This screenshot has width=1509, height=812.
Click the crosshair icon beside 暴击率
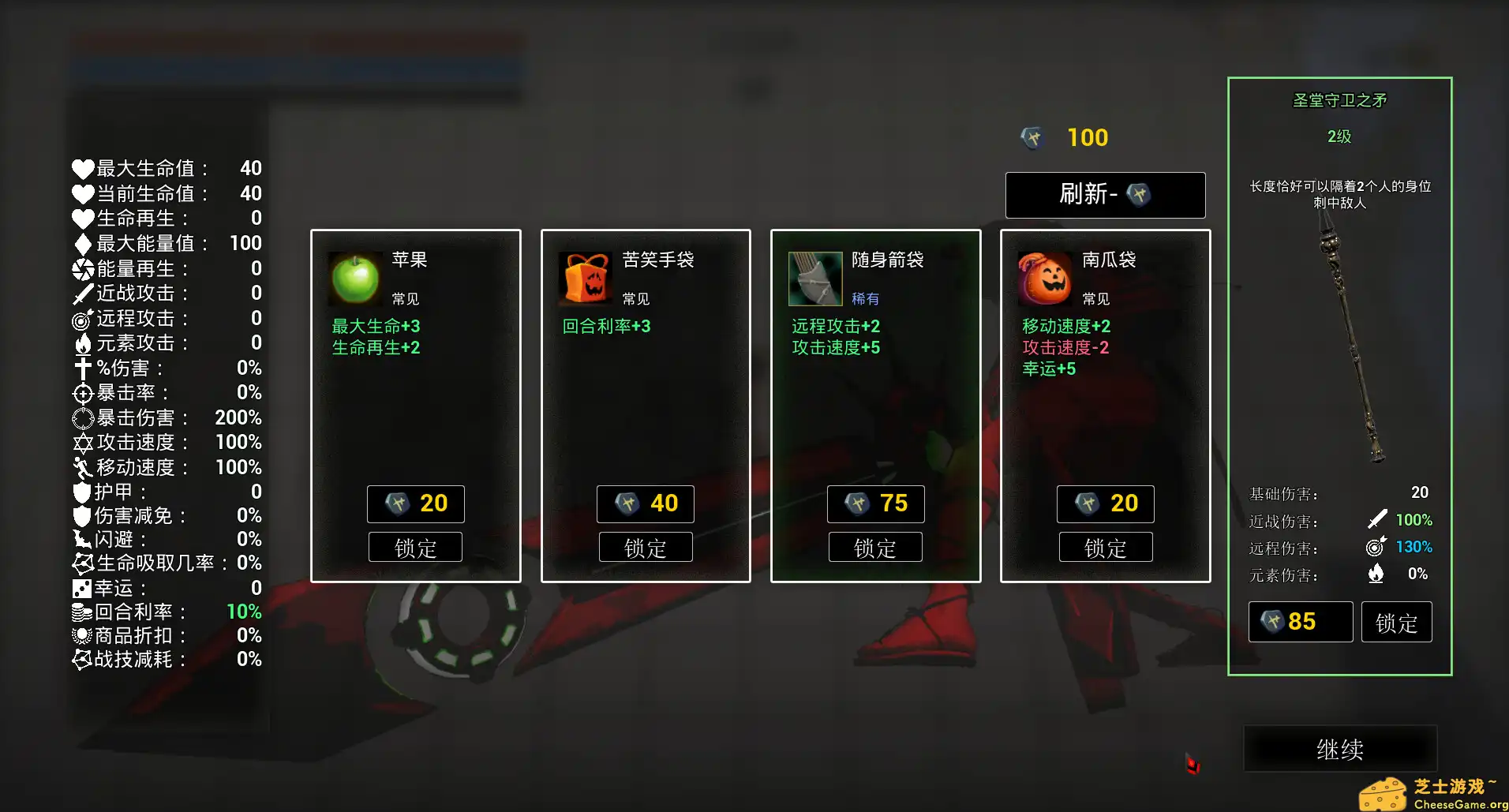(x=81, y=393)
